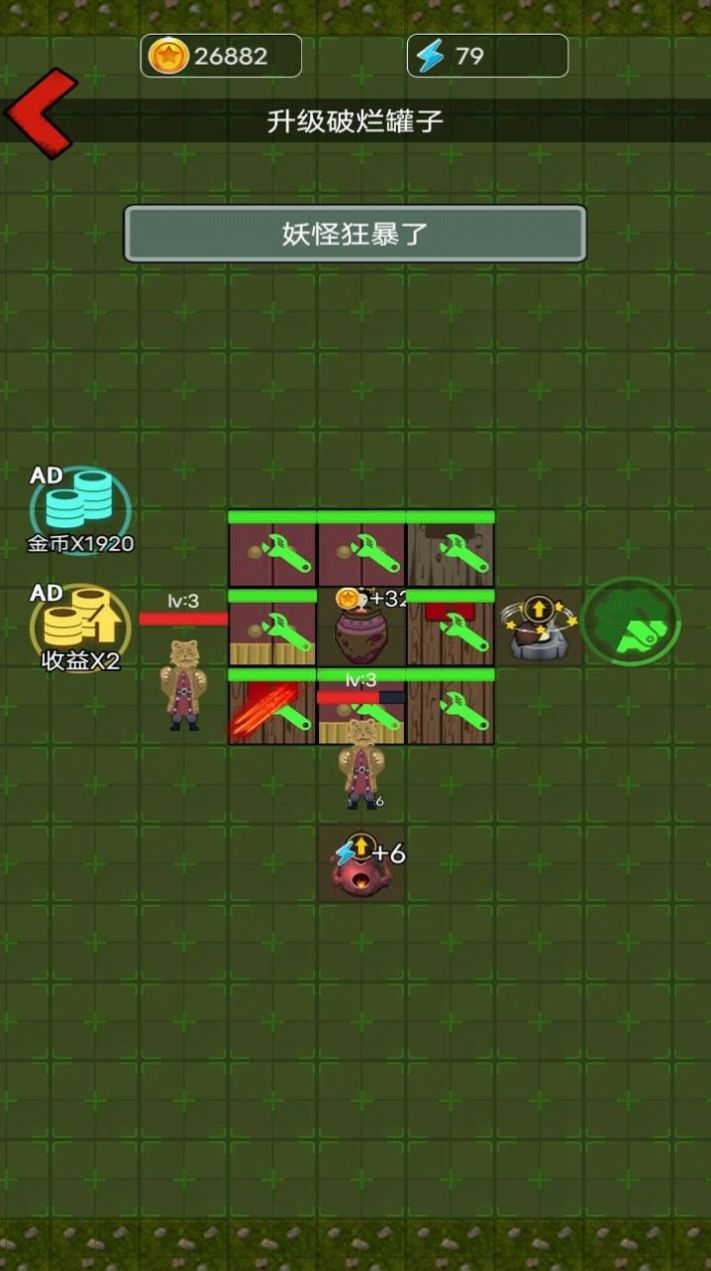This screenshot has height=1271, width=711.
Task: Tap the 妖怪狂暴了 notification banner
Action: [355, 234]
